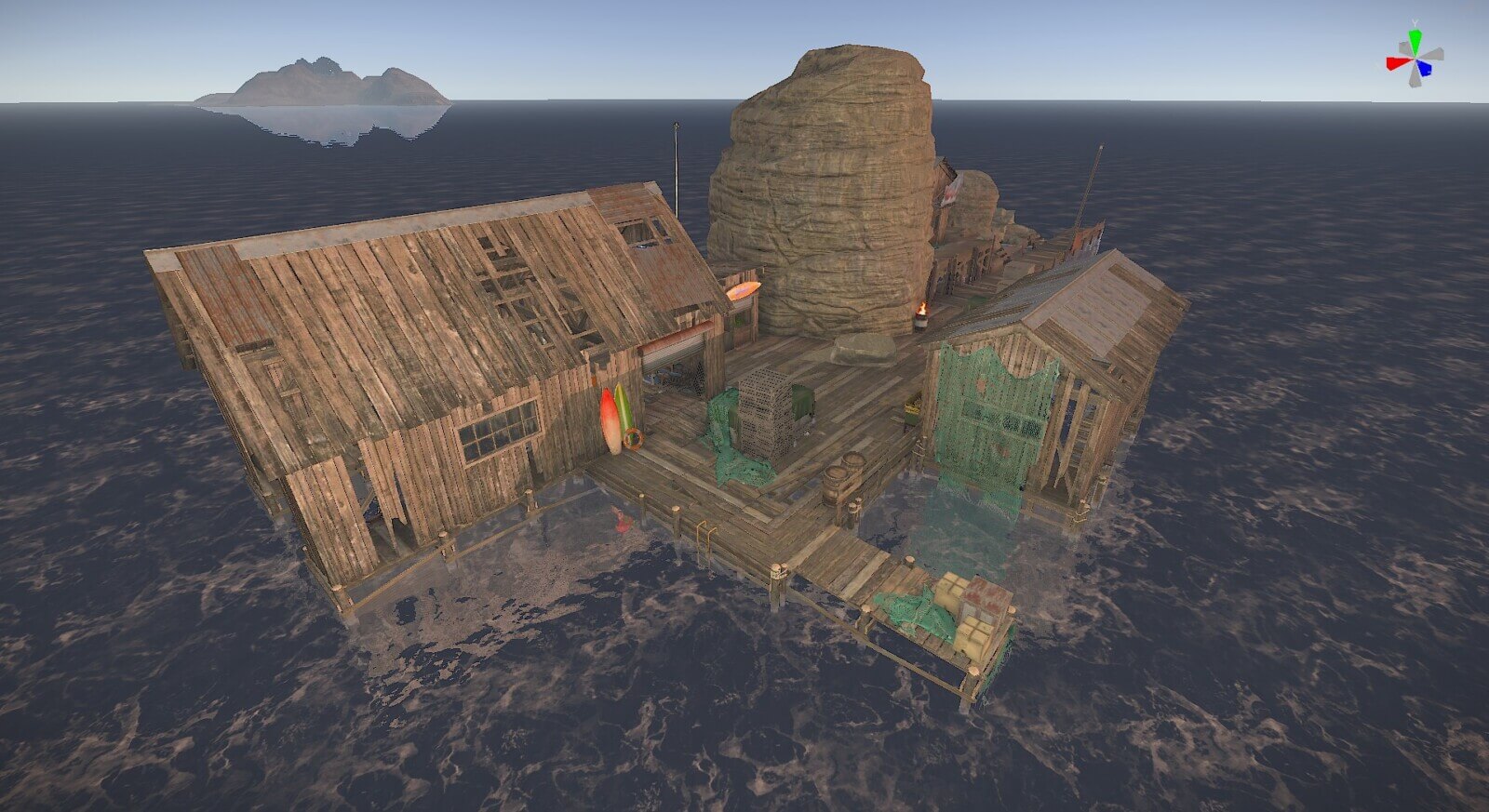
Task: Click the gray cone behind the green axis
Action: (1403, 47)
